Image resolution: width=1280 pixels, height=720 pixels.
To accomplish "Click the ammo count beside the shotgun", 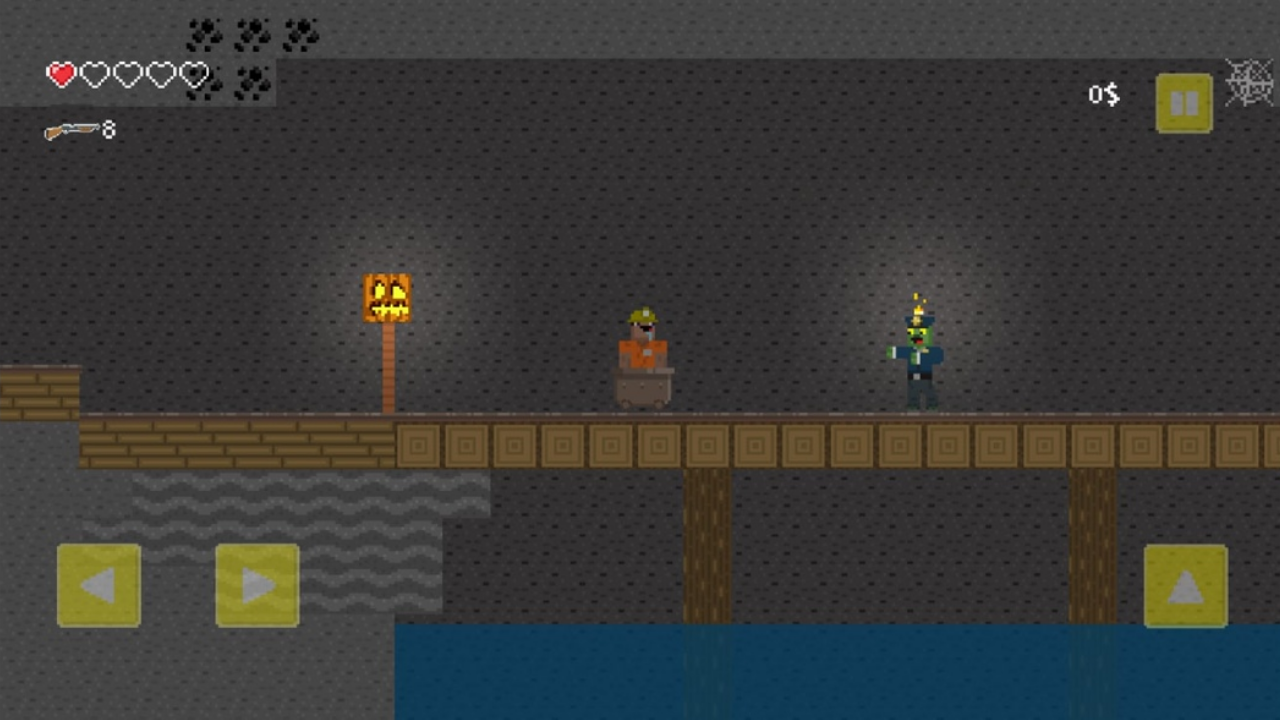I will (x=109, y=130).
